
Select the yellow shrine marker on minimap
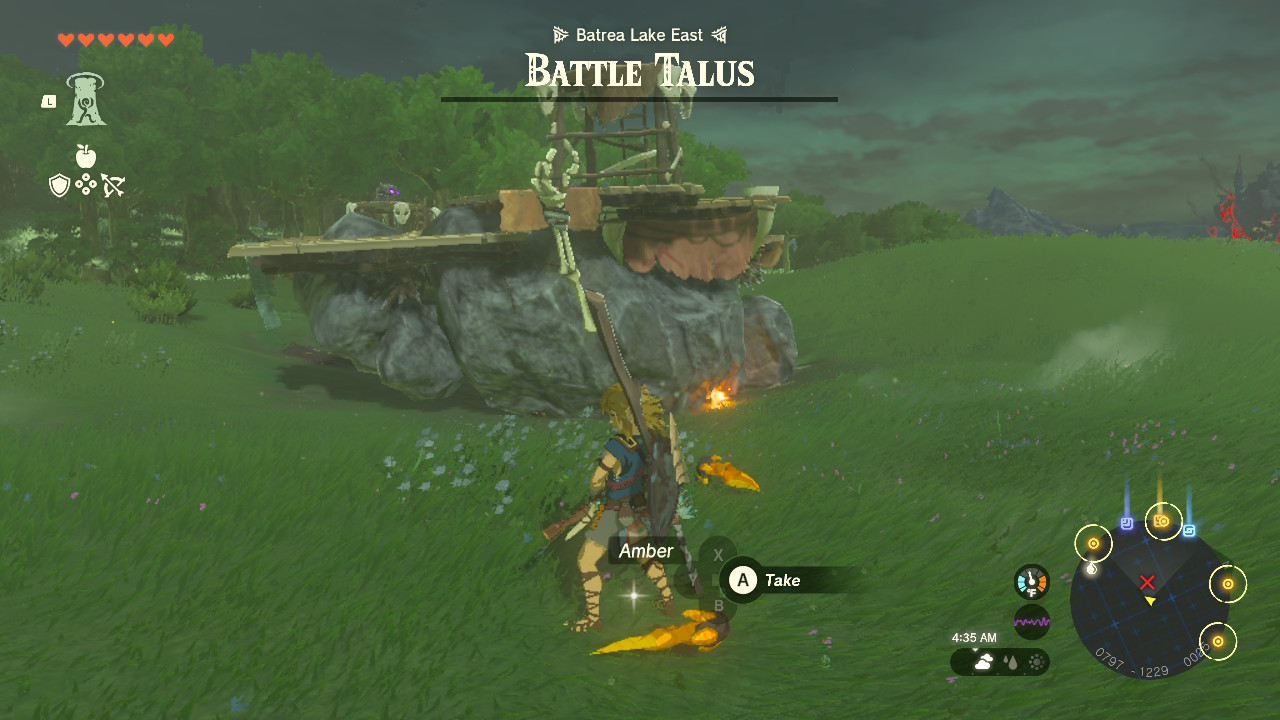(x=1092, y=543)
